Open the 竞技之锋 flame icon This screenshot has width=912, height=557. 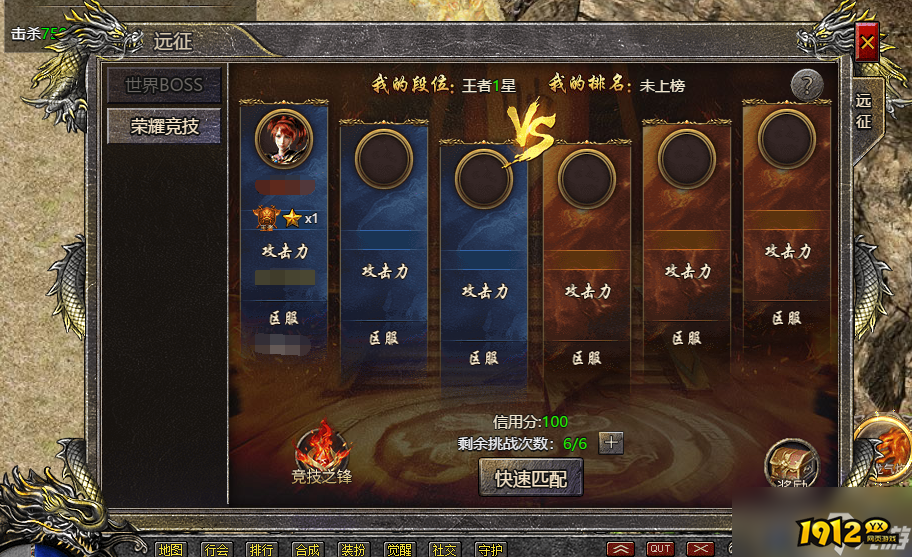click(322, 452)
